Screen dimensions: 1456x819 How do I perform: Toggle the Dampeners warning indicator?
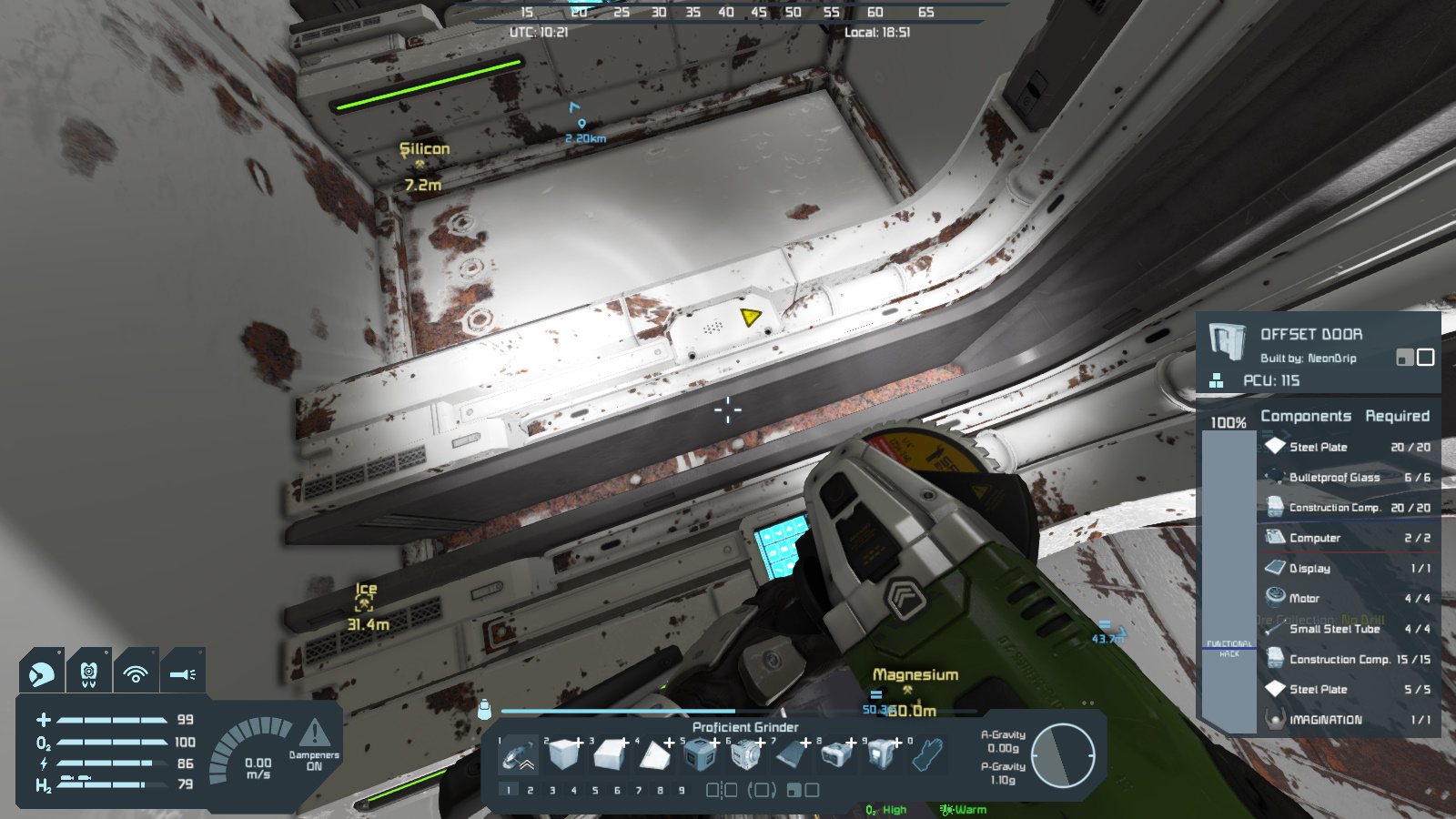[x=314, y=733]
